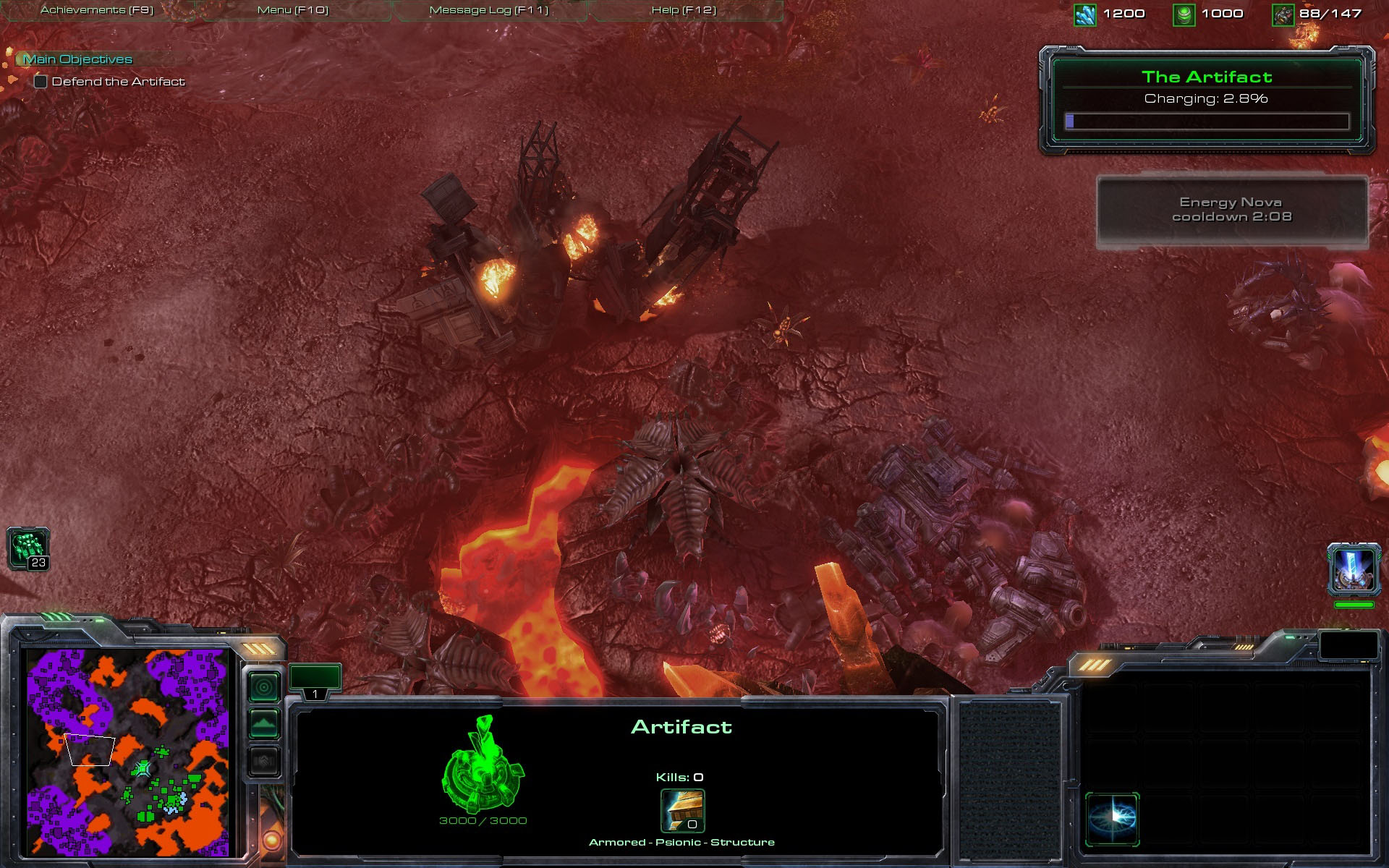Screen dimensions: 1389x868
Task: Open the game Menu
Action: tap(293, 10)
